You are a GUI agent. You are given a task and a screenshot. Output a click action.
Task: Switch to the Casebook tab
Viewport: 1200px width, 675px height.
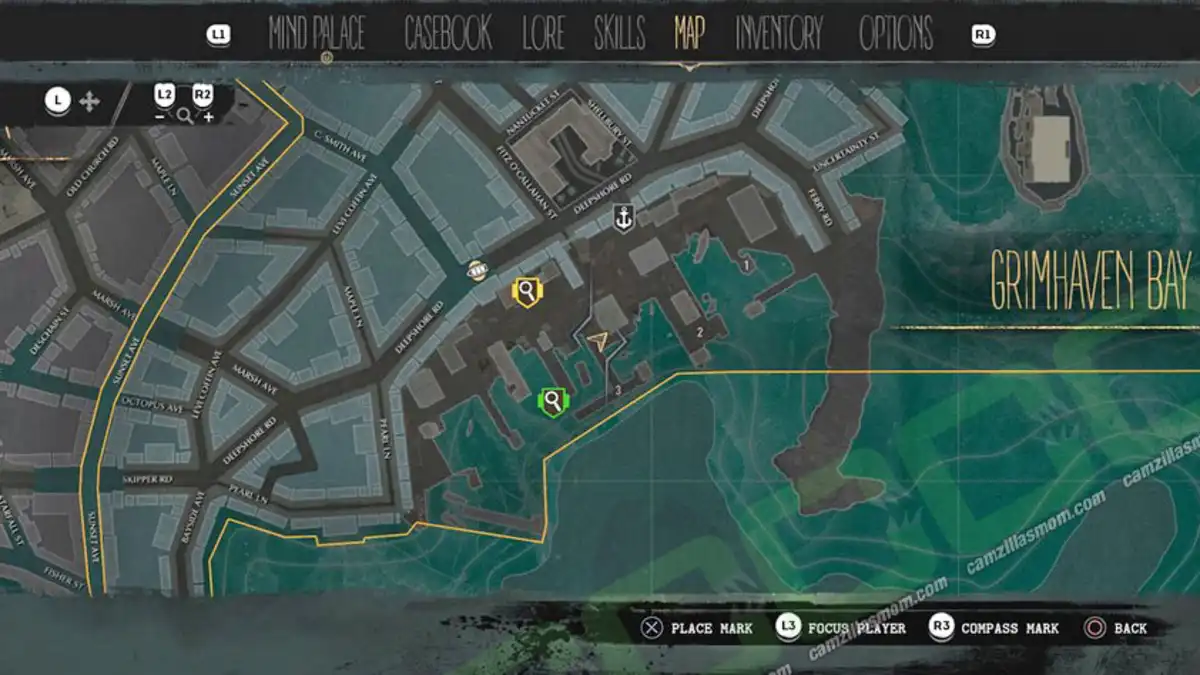pyautogui.click(x=447, y=34)
